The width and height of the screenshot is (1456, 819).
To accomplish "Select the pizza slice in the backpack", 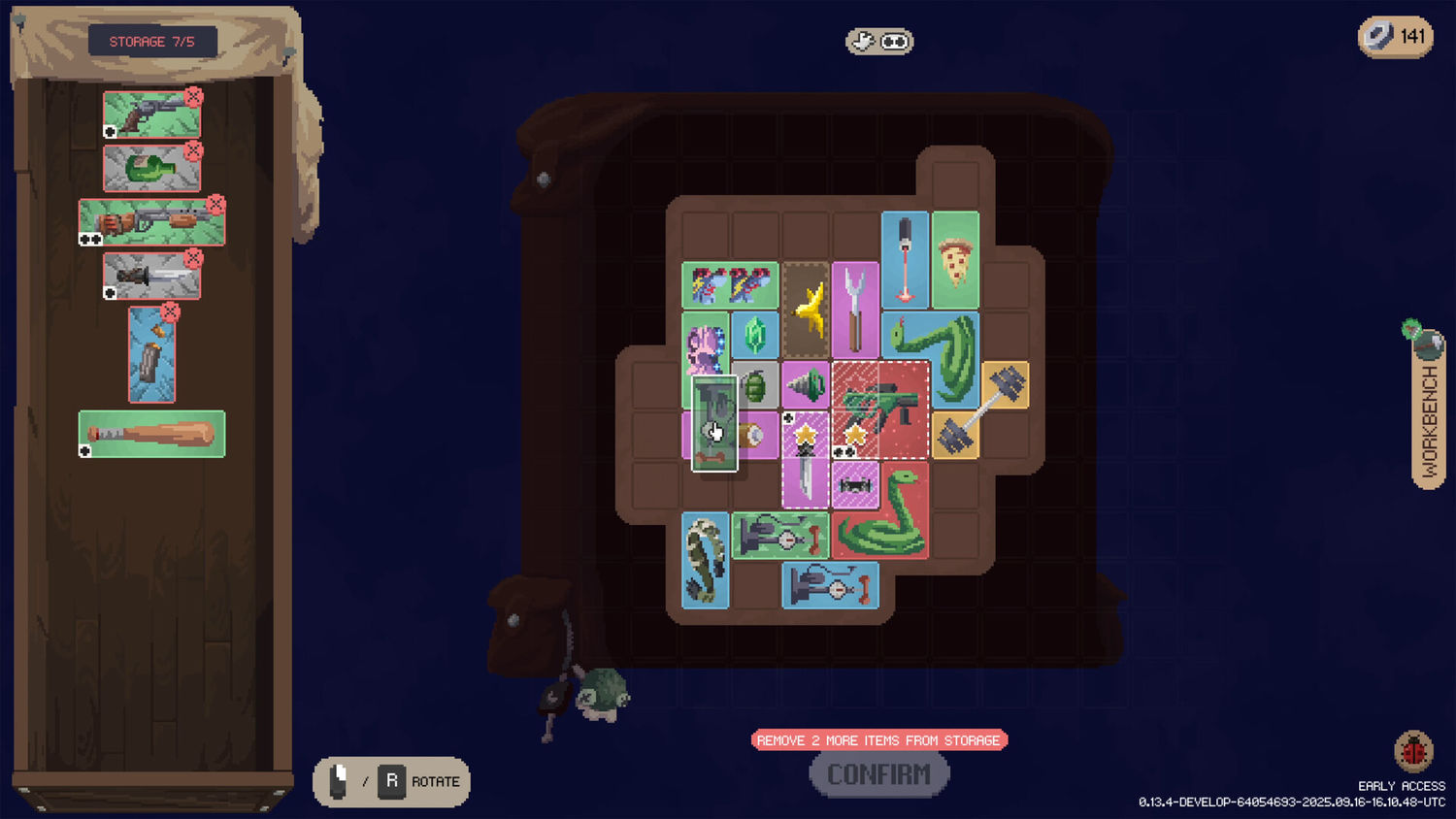I will pos(955,261).
